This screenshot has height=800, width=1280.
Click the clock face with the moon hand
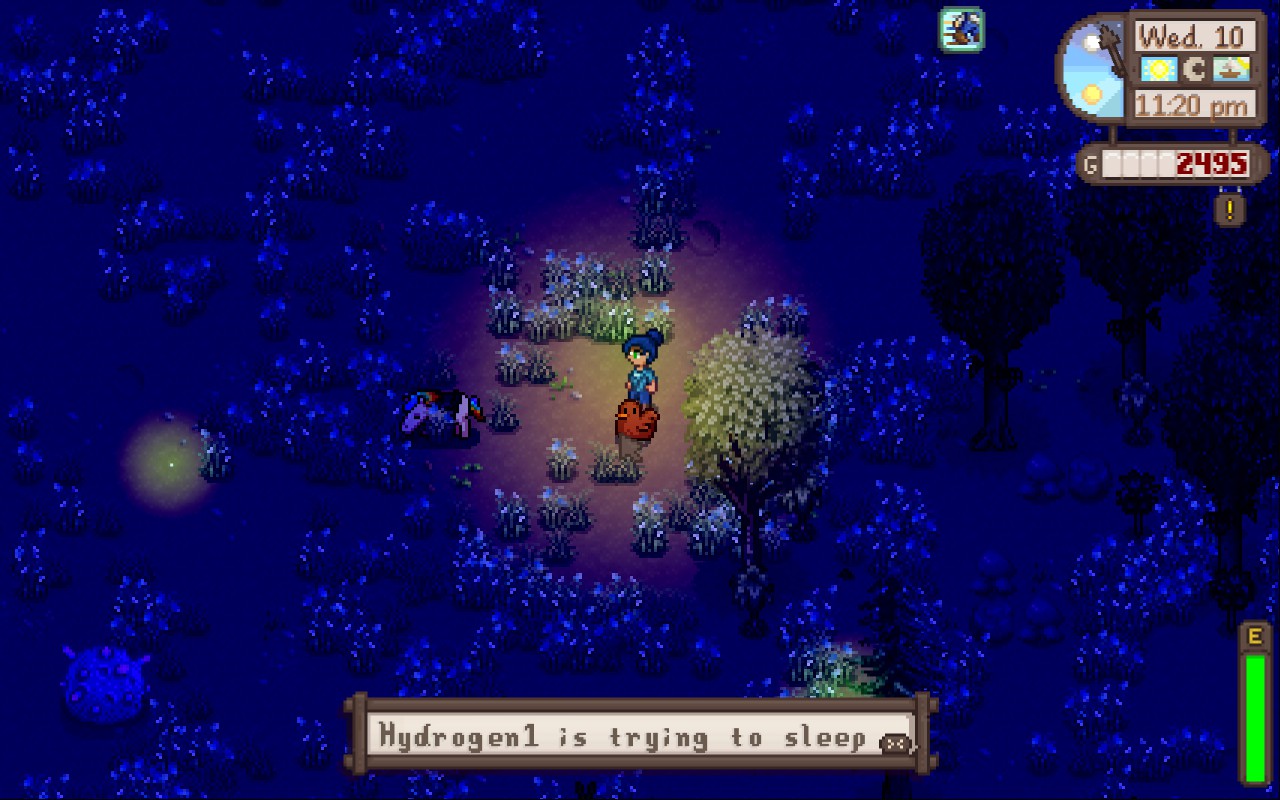click(x=1095, y=65)
